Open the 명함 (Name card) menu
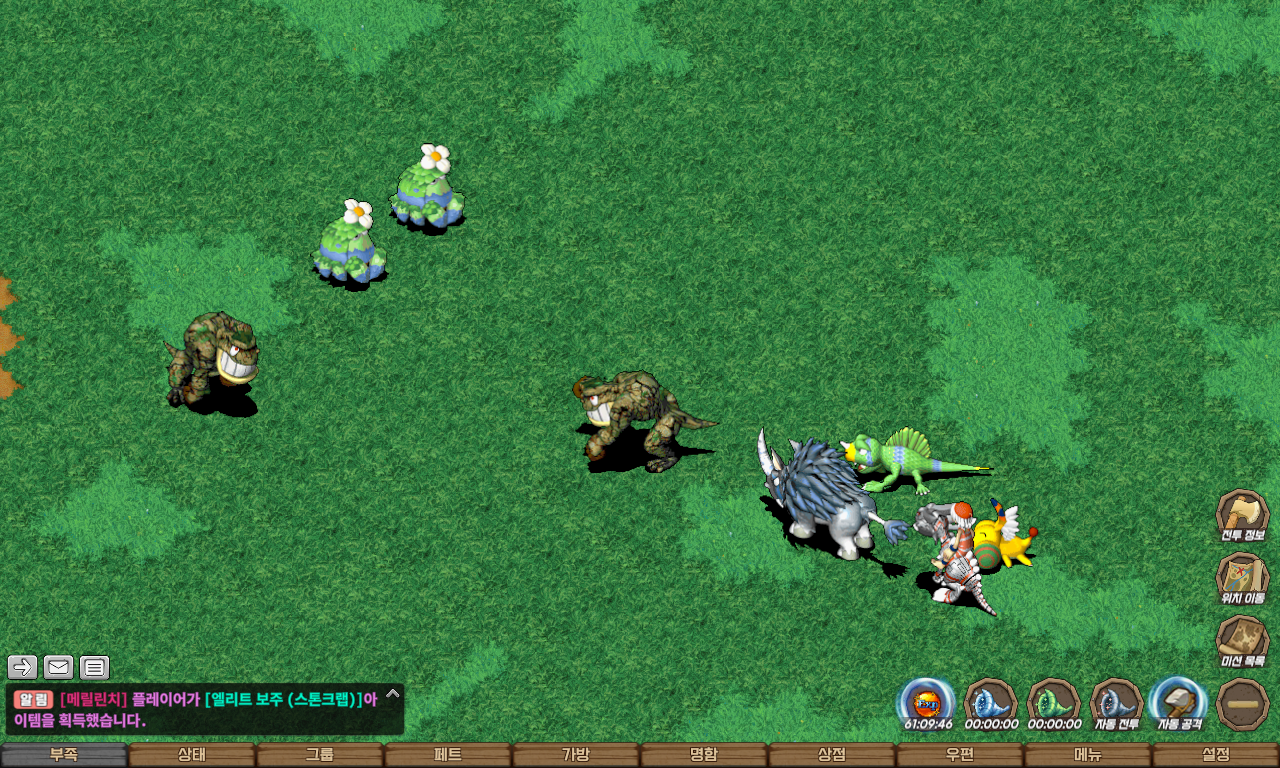Viewport: 1280px width, 768px height. [x=704, y=755]
